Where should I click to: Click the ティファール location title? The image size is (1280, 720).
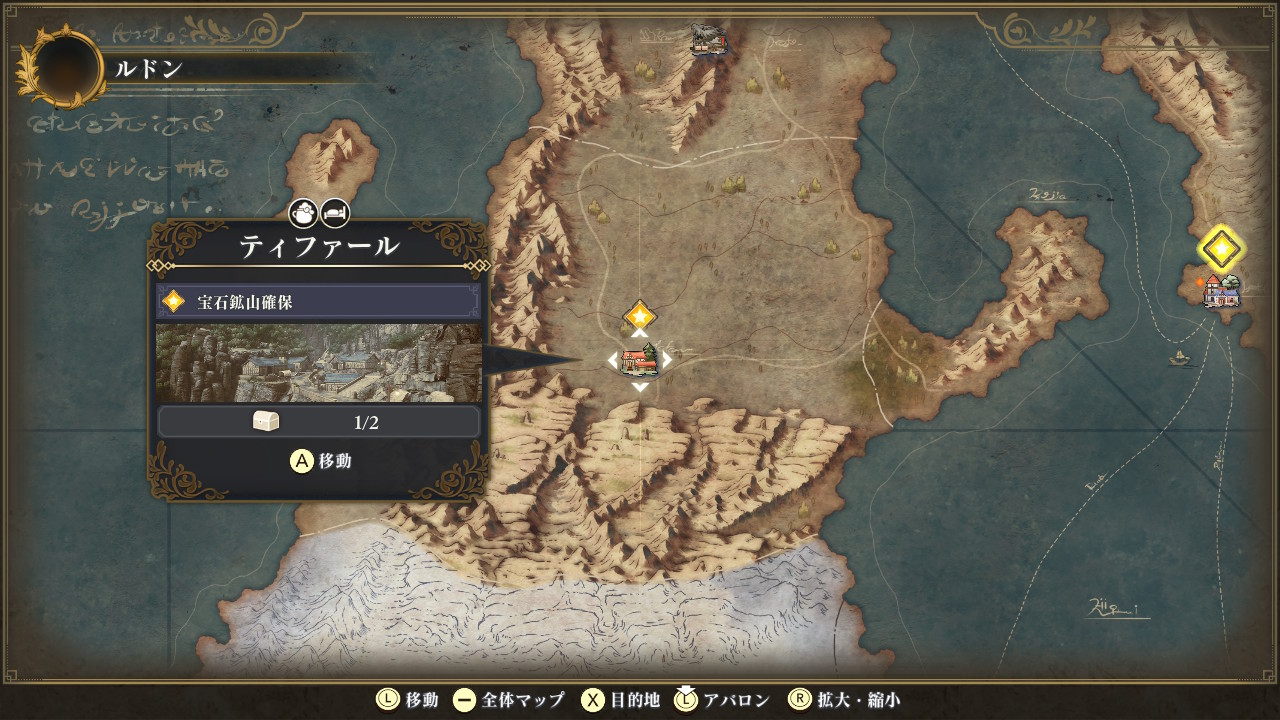point(319,247)
